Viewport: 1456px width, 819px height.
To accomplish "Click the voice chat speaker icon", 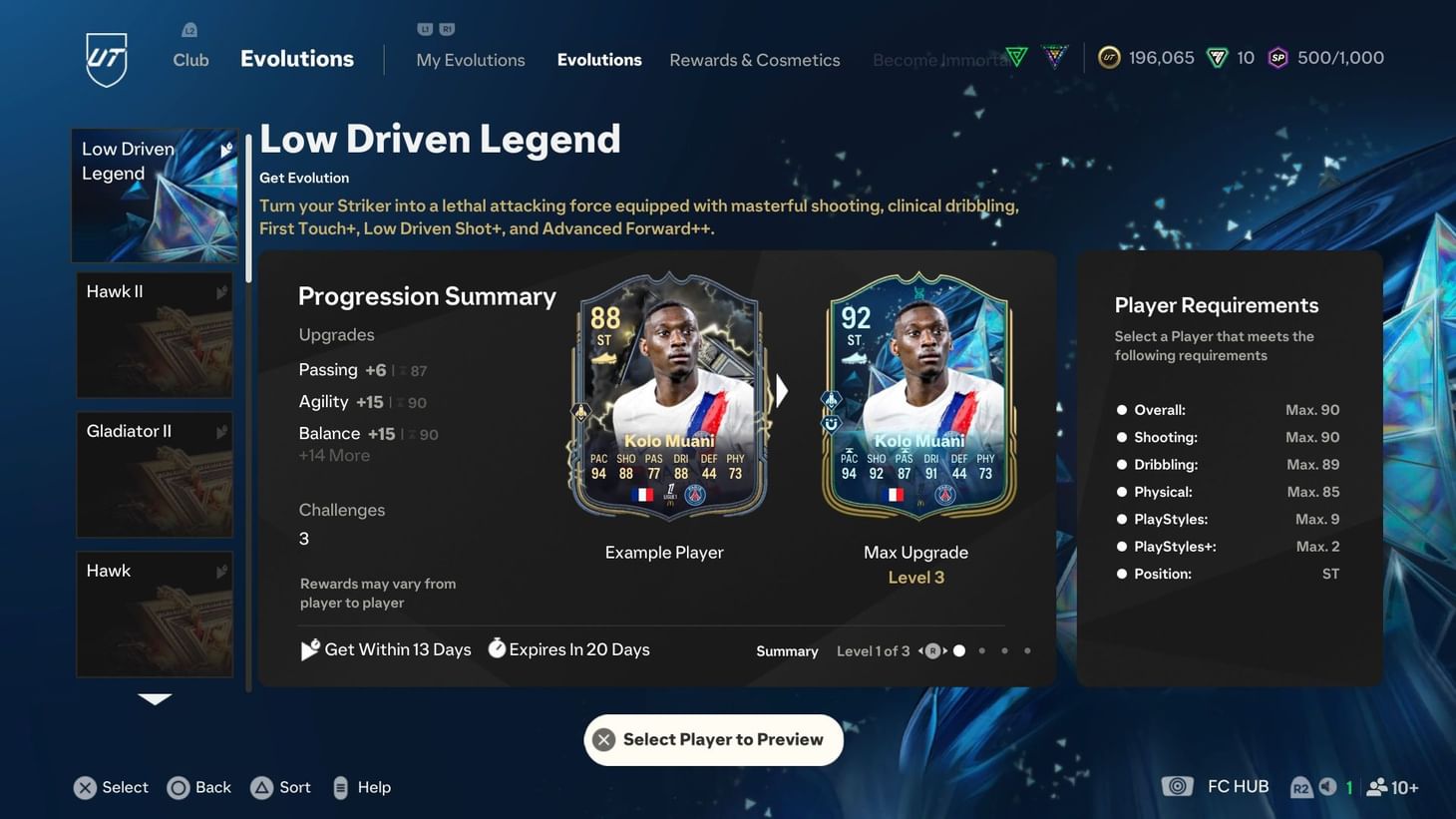I will click(x=1326, y=787).
